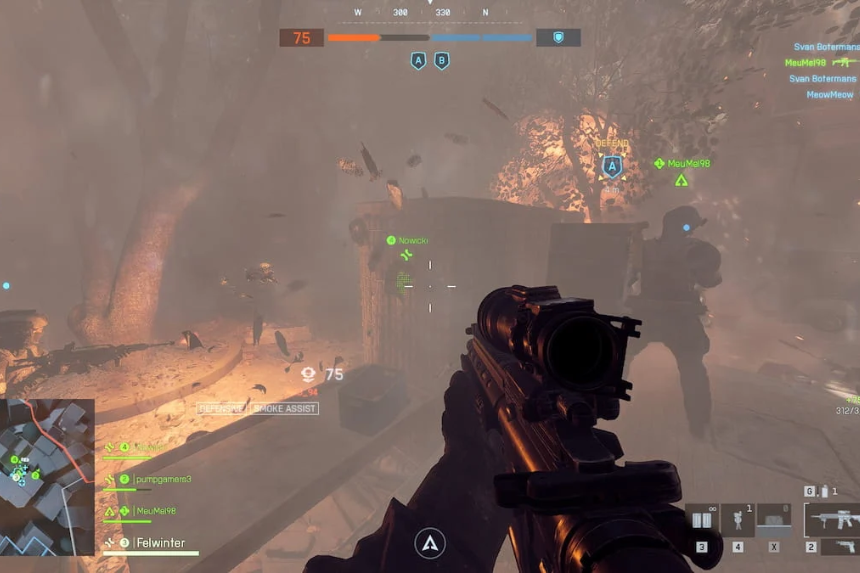860x573 pixels.
Task: Click the defending team shield icon
Action: pos(558,38)
